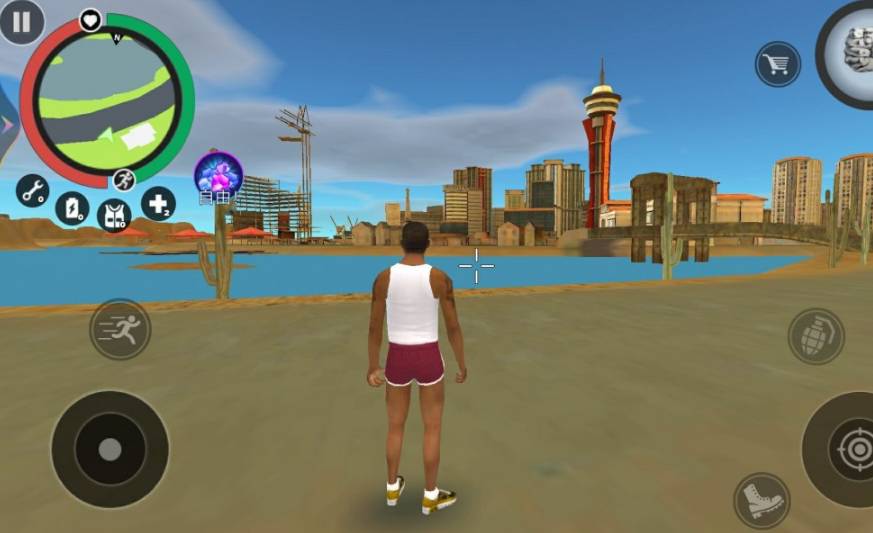Use the battery energy item
This screenshot has width=873, height=533.
(72, 208)
